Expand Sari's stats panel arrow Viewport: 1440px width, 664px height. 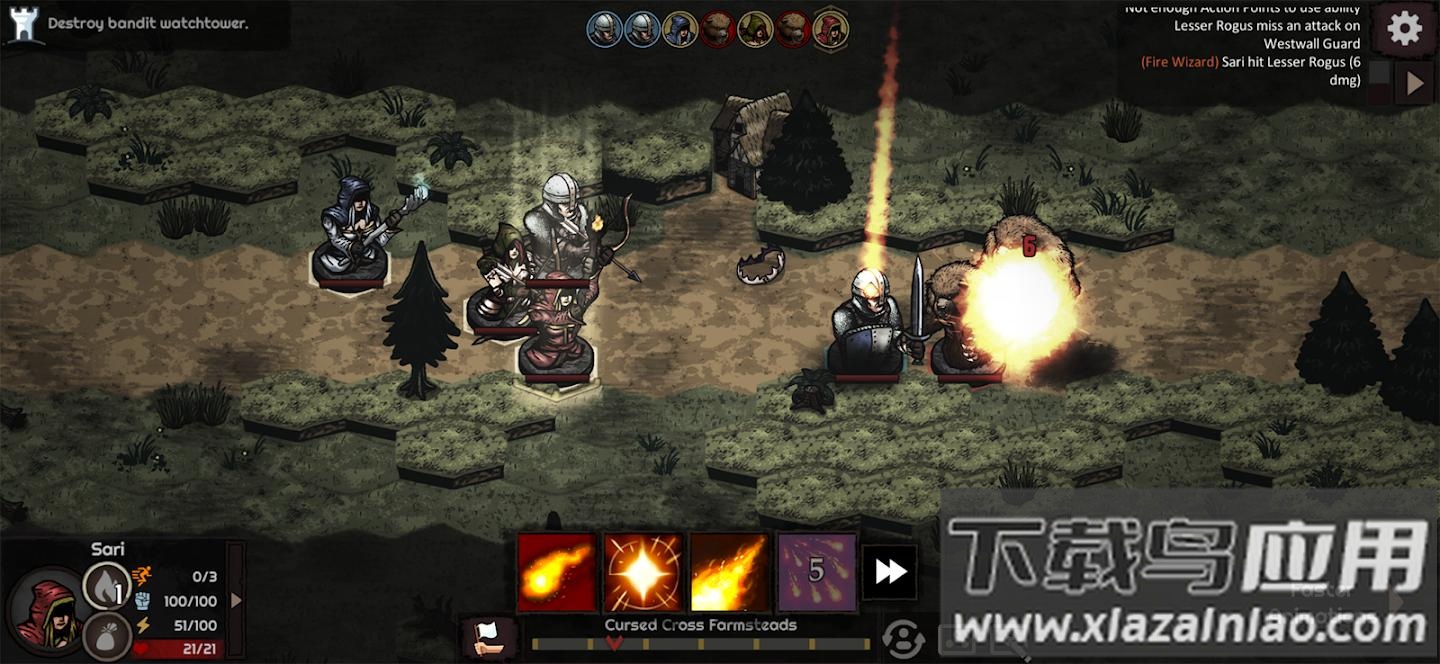click(x=236, y=600)
